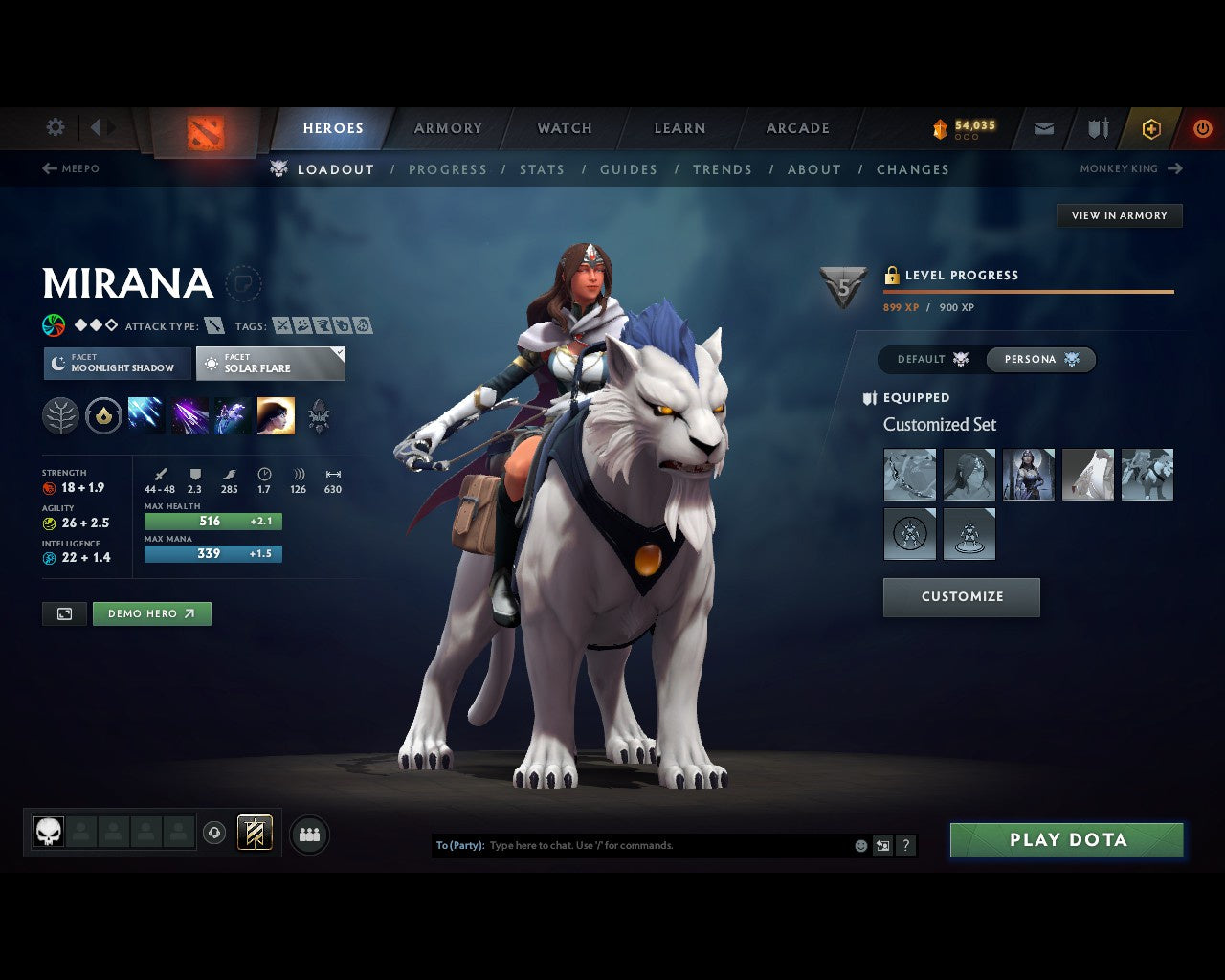Click the CUSTOMIZE button

point(961,596)
